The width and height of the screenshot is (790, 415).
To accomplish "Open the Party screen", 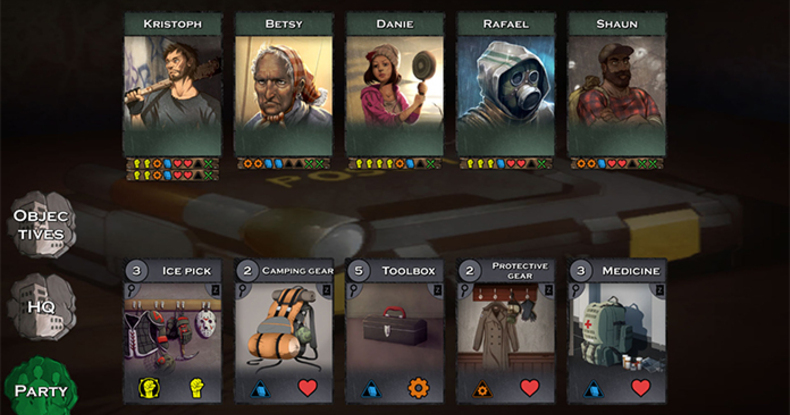I will pyautogui.click(x=40, y=388).
